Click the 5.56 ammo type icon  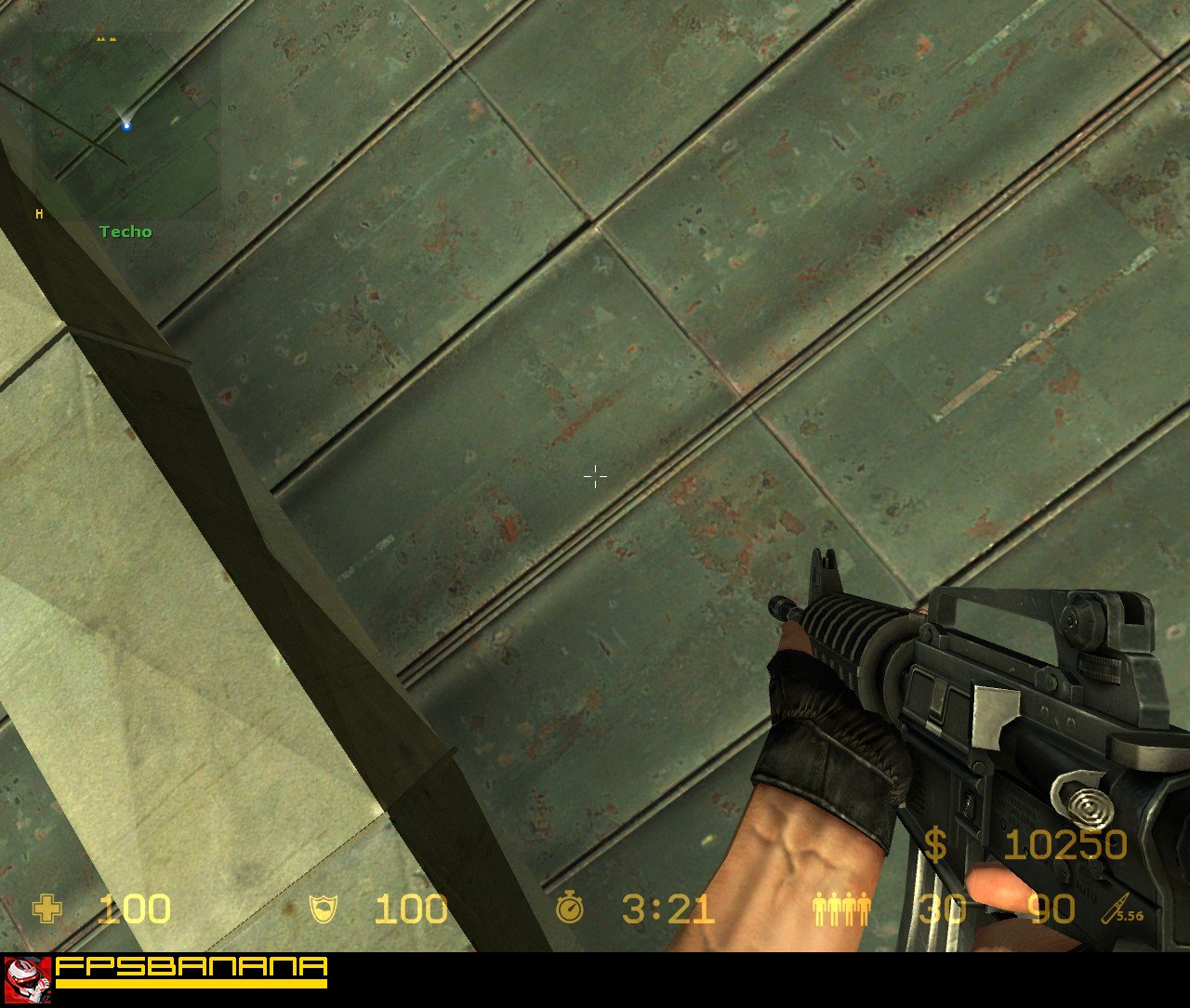[x=1122, y=909]
